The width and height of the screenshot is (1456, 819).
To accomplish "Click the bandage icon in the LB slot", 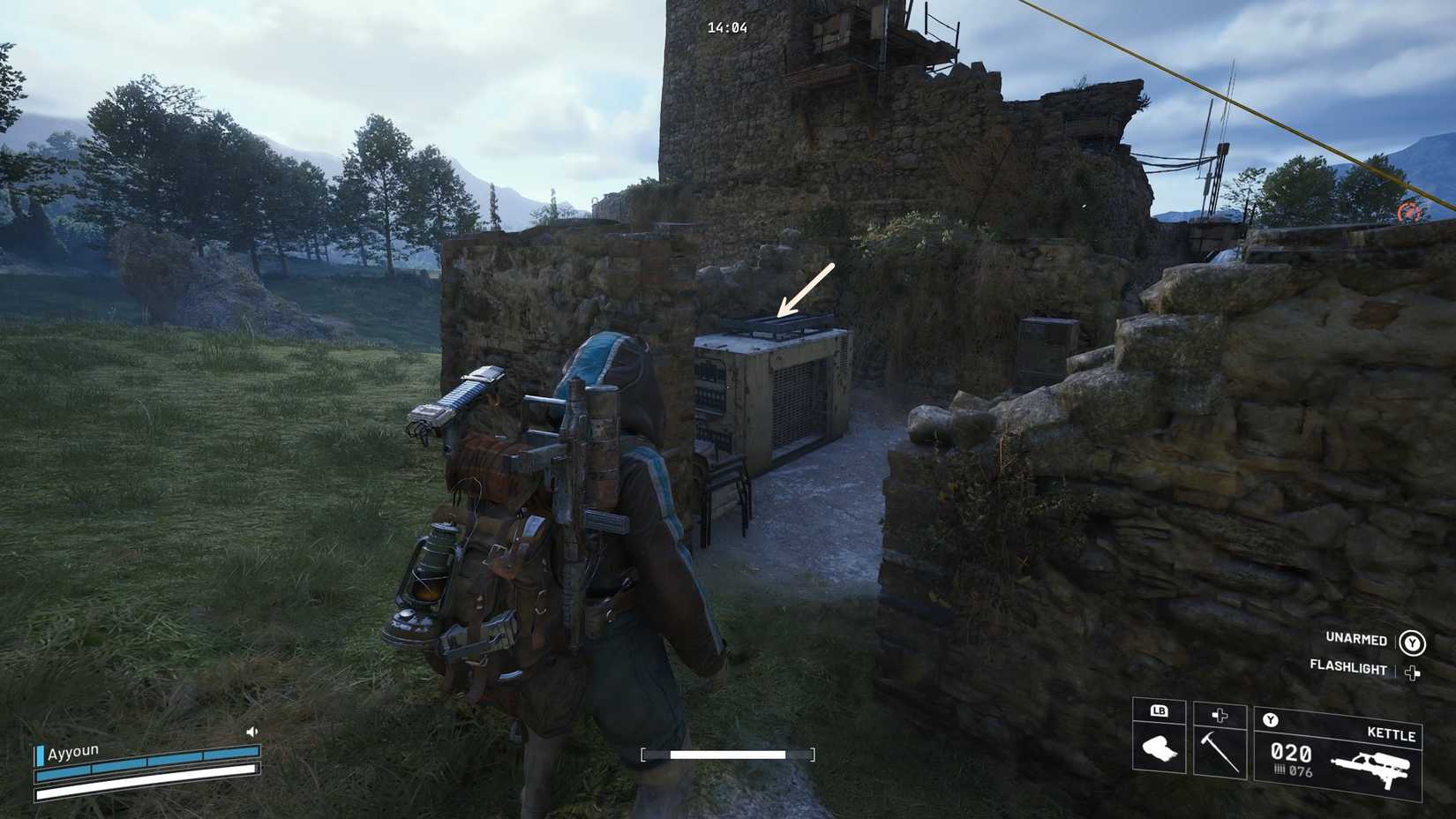I will click(x=1160, y=748).
